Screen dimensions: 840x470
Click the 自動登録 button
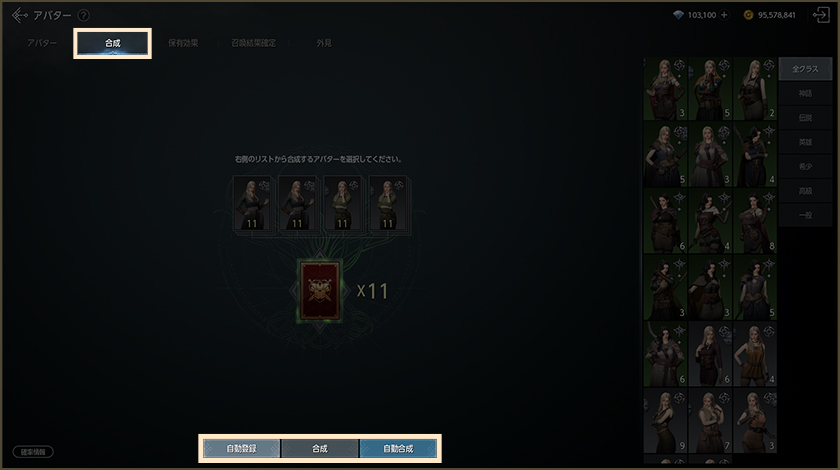coord(241,448)
